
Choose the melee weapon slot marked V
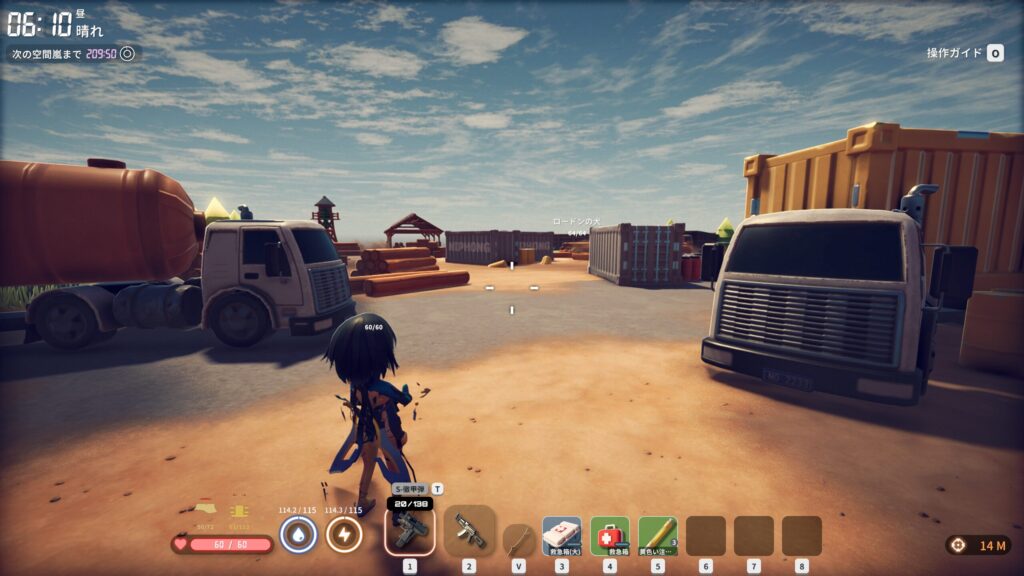[x=518, y=539]
